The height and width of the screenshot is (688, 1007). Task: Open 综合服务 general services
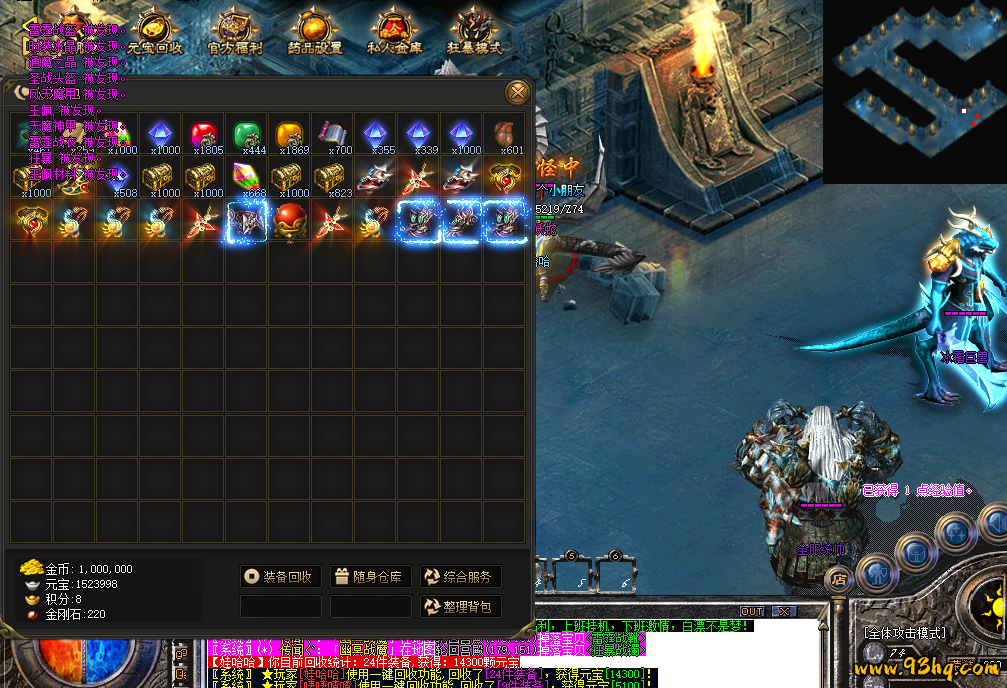[459, 577]
